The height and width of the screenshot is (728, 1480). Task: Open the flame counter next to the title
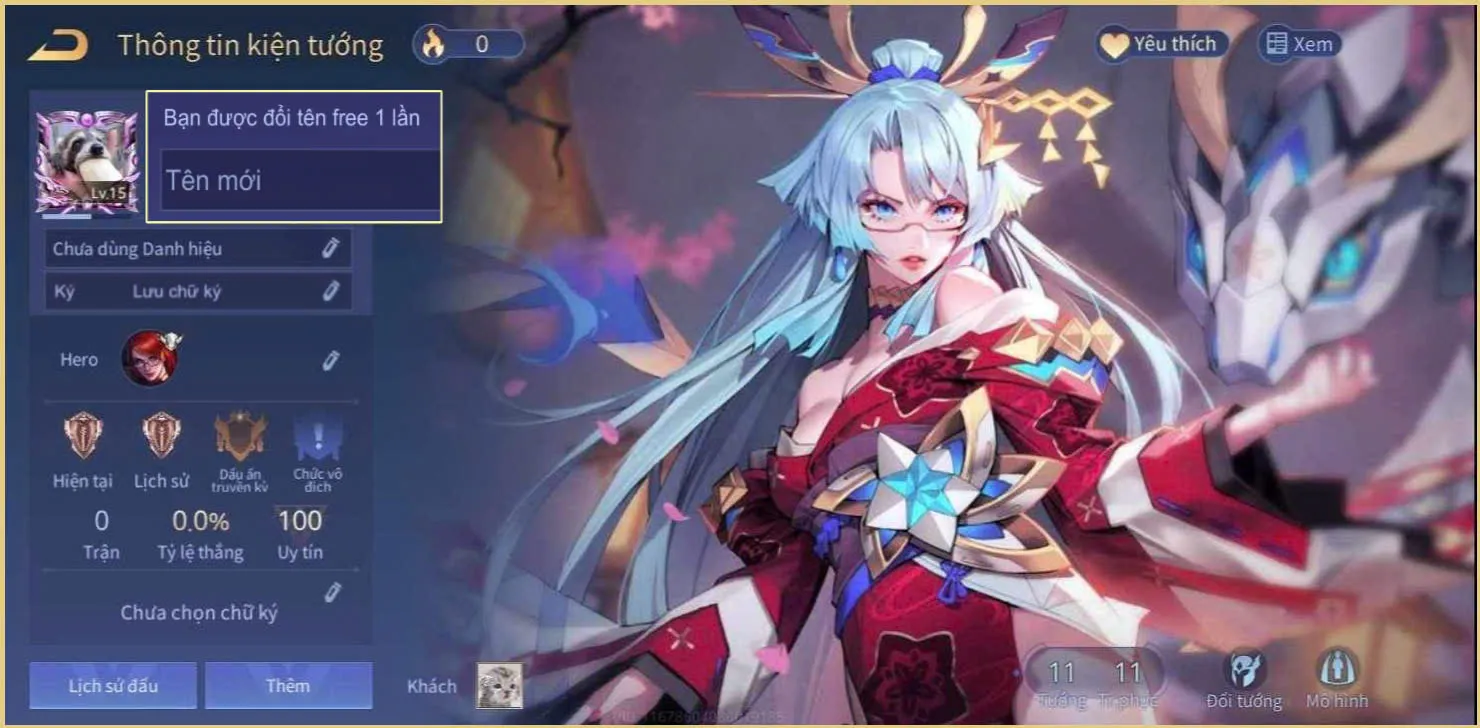(469, 43)
